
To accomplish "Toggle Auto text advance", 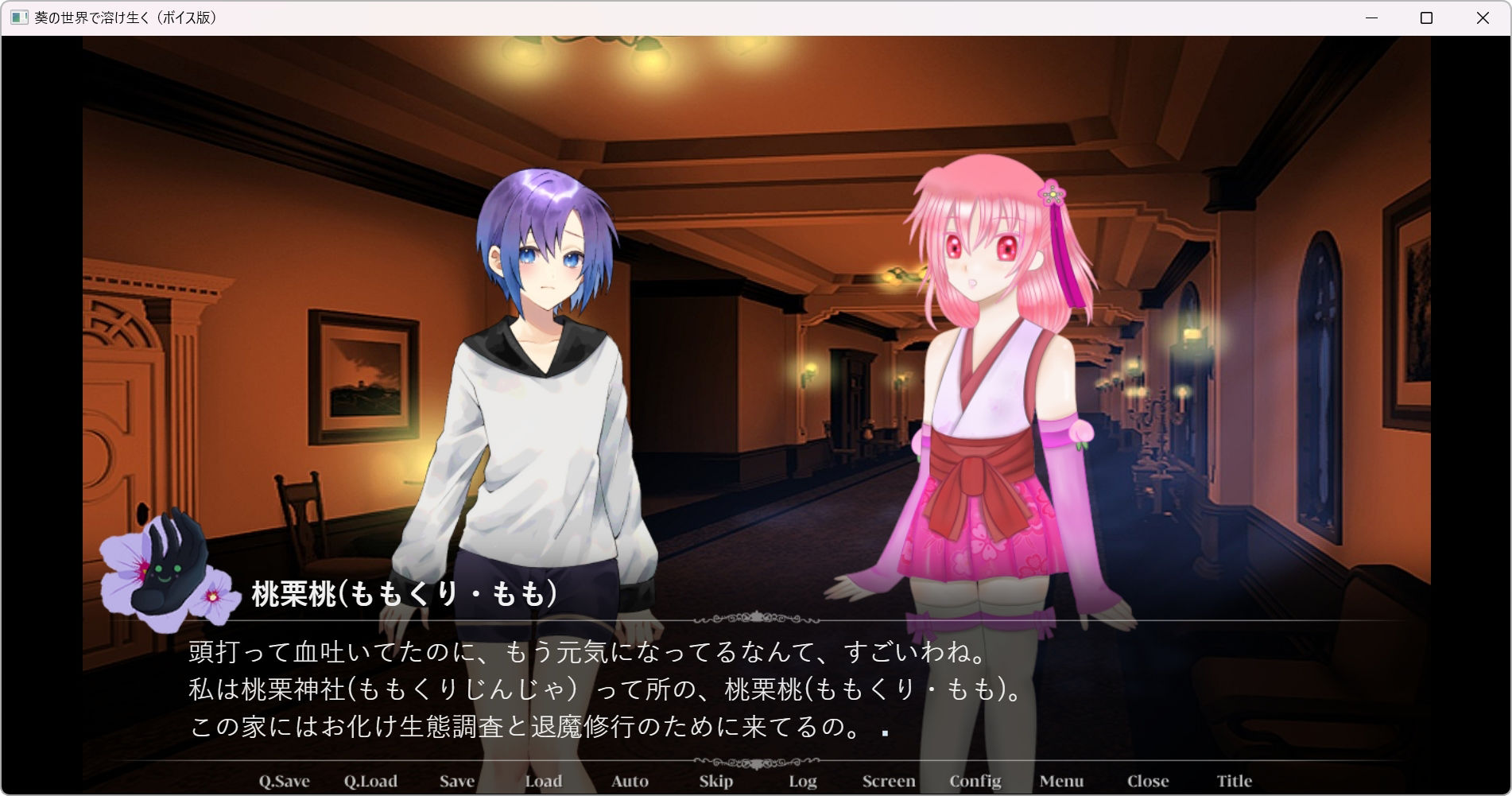I will (630, 781).
